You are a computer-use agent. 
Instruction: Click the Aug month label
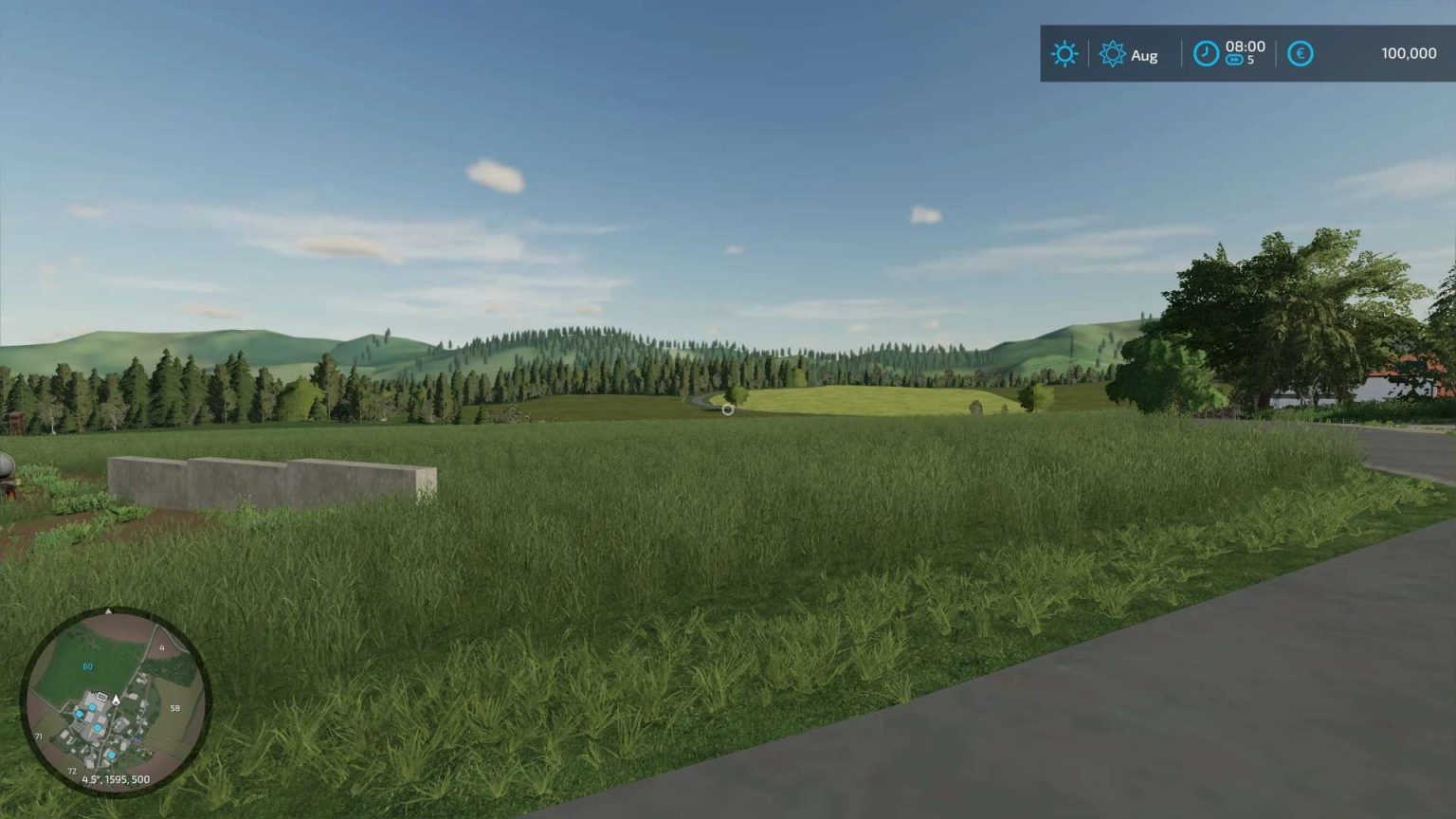(1144, 55)
